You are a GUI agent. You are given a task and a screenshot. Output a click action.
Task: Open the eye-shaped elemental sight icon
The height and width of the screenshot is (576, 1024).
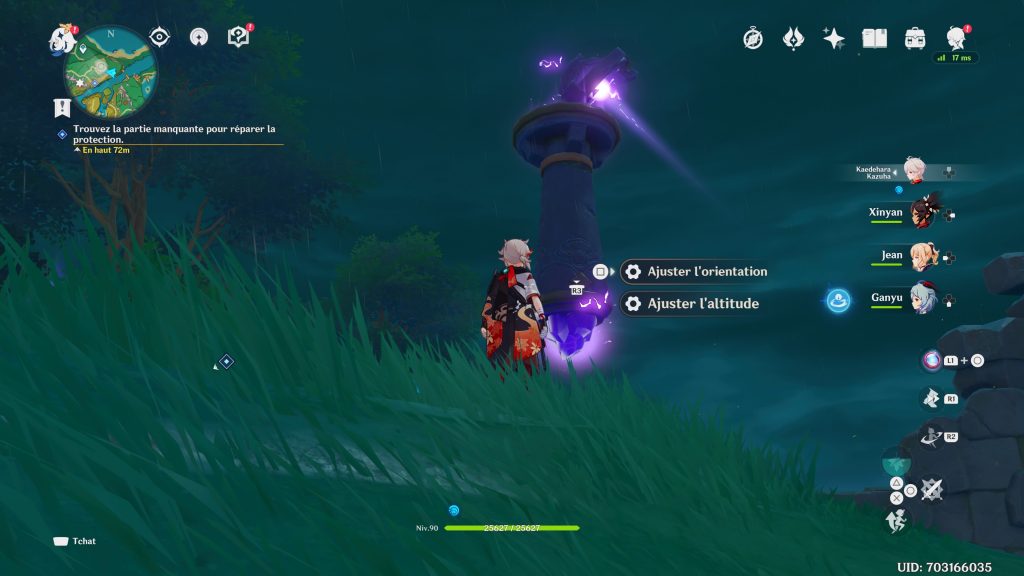[x=159, y=37]
